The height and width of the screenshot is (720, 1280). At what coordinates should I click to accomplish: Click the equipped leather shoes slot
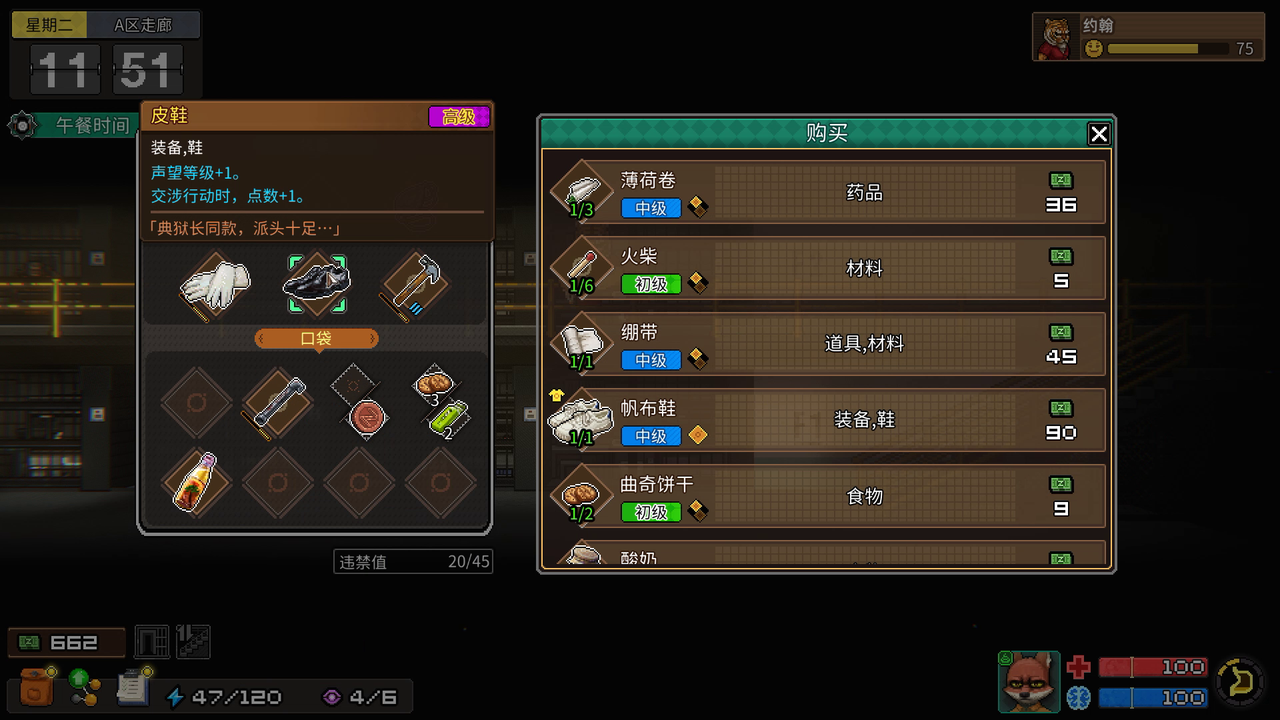(316, 284)
